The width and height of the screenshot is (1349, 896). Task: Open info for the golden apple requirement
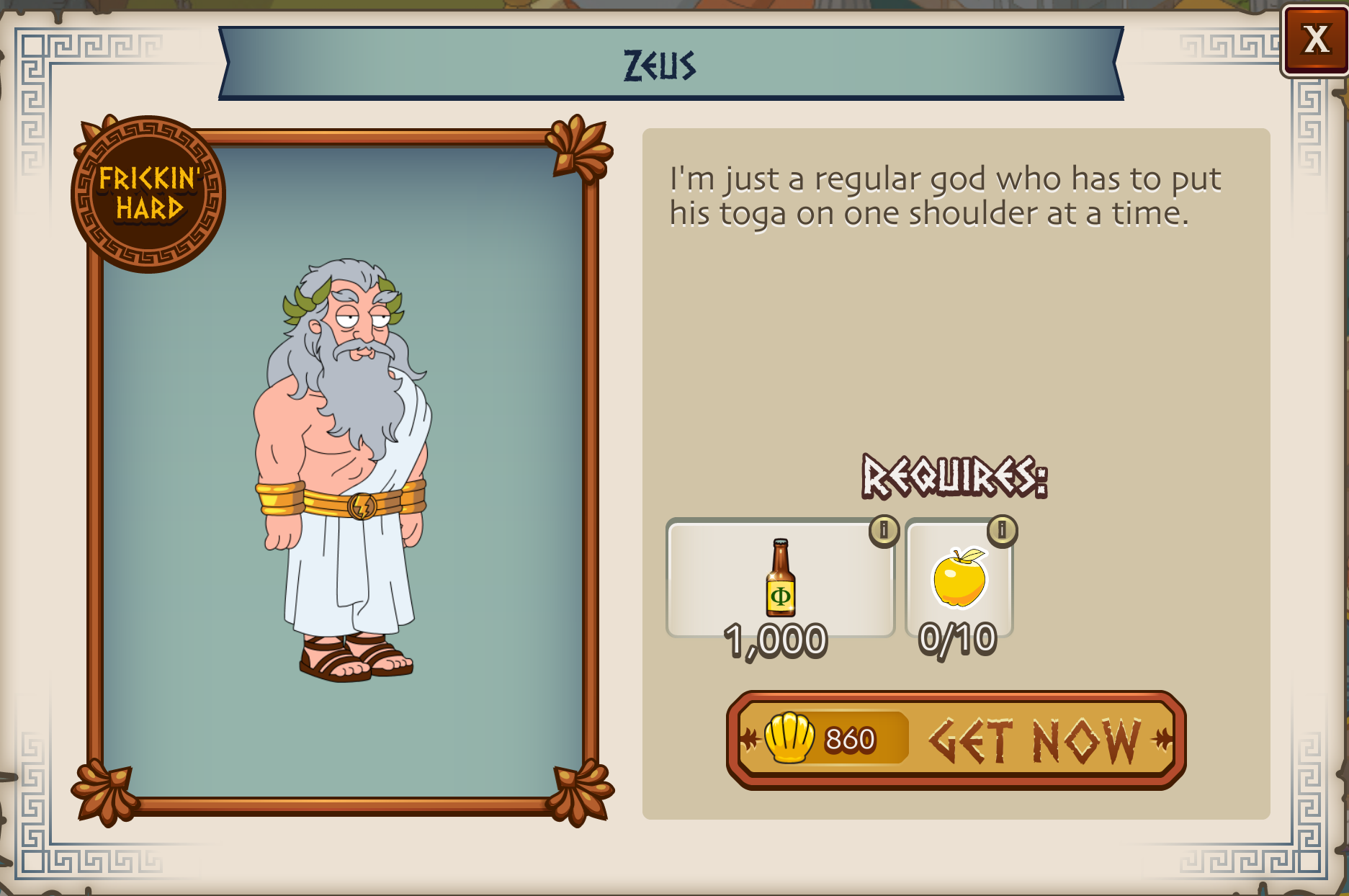[1002, 530]
